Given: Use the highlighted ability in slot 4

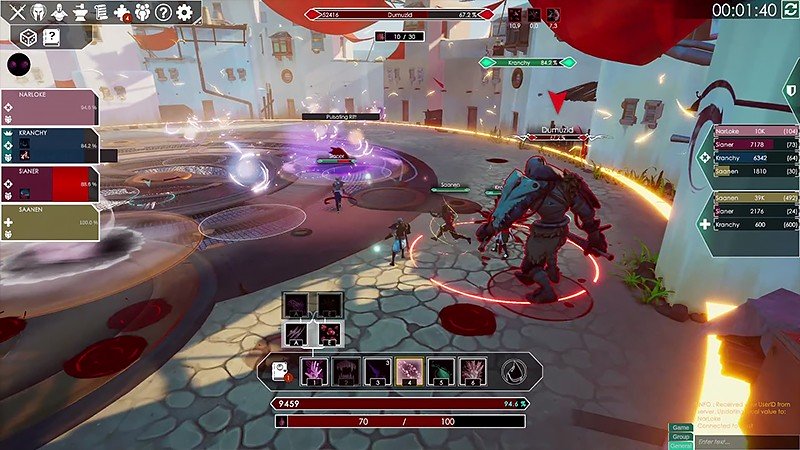Looking at the screenshot, I should click(x=409, y=371).
